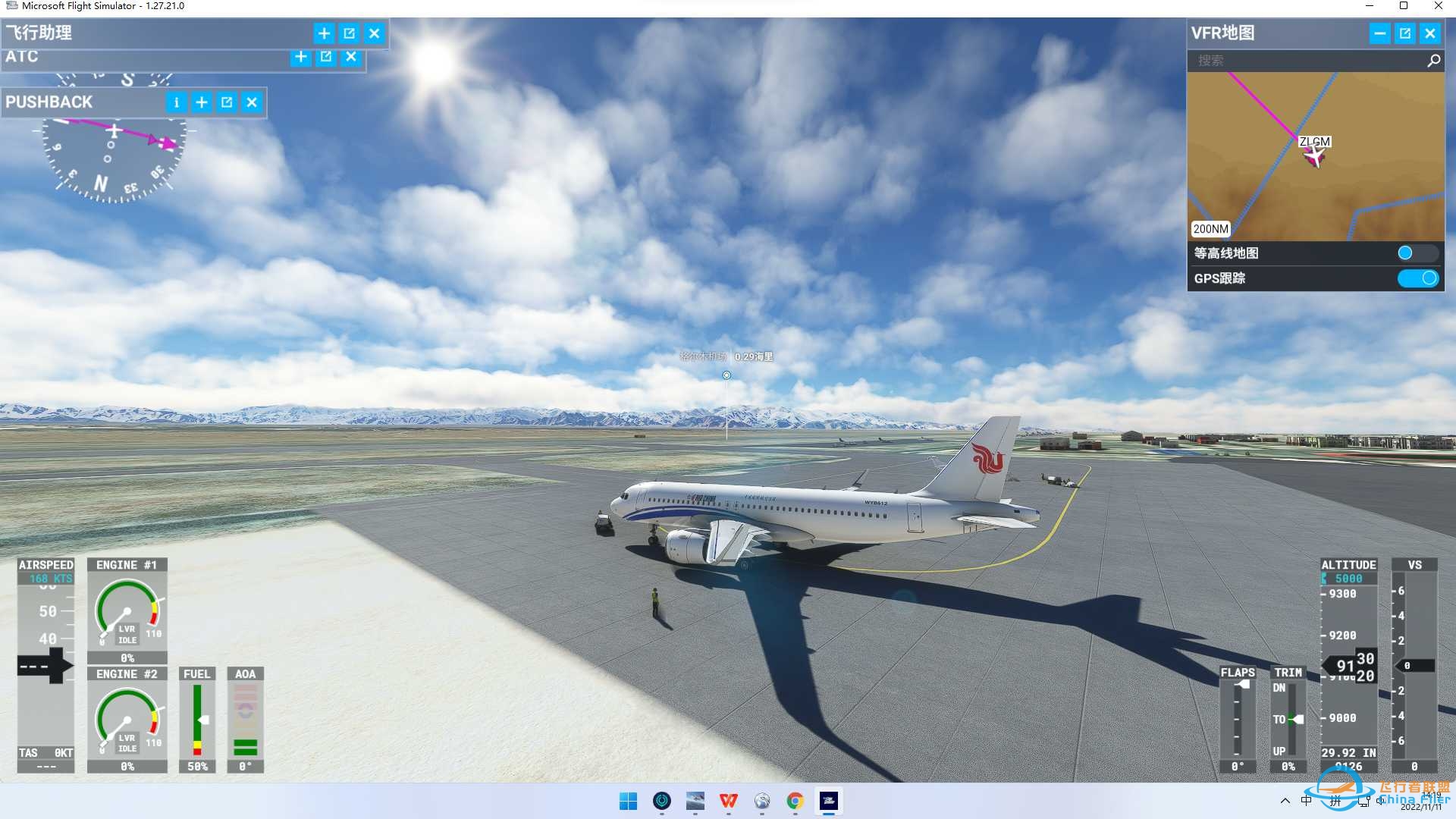Image resolution: width=1456 pixels, height=819 pixels.
Task: Select the 格尔木机场 waypoint marker
Action: (726, 375)
